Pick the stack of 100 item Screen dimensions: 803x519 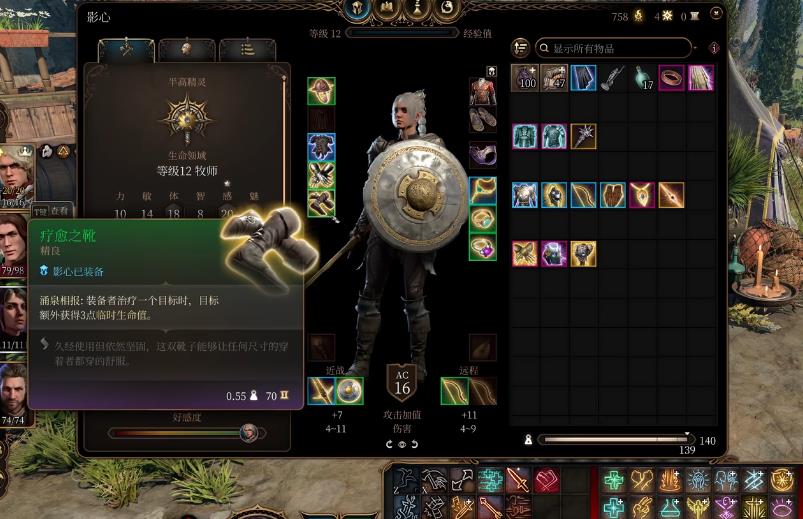(526, 78)
